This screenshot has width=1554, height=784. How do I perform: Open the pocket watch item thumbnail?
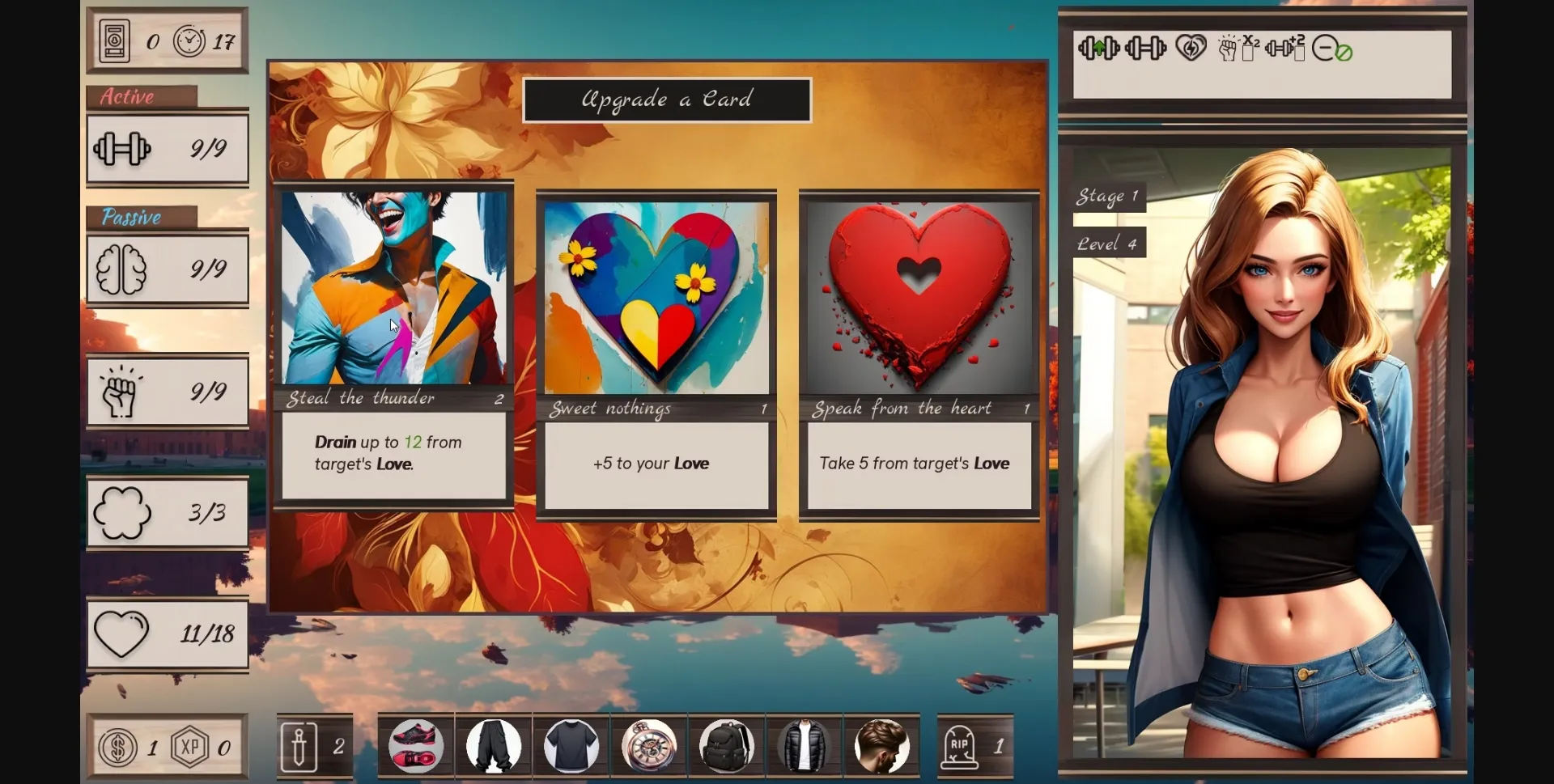point(648,745)
